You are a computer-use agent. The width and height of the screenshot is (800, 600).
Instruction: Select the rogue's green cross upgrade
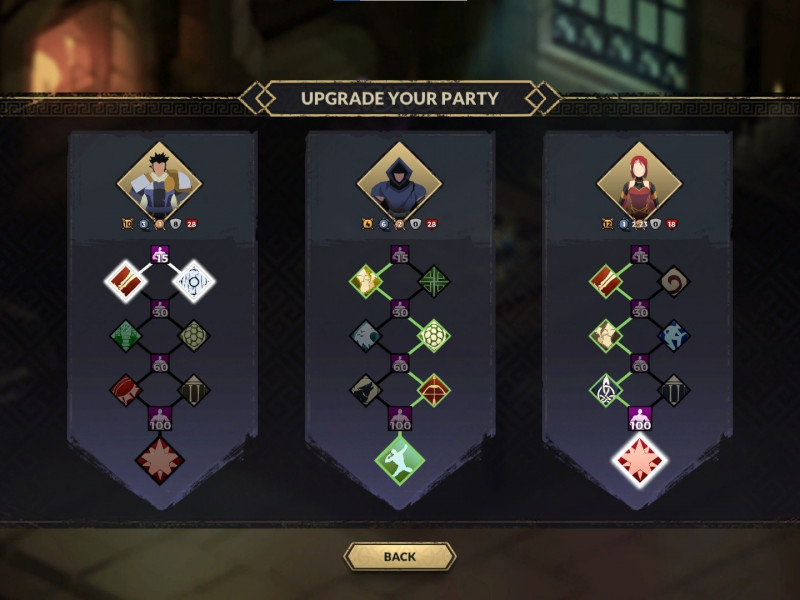click(x=433, y=281)
